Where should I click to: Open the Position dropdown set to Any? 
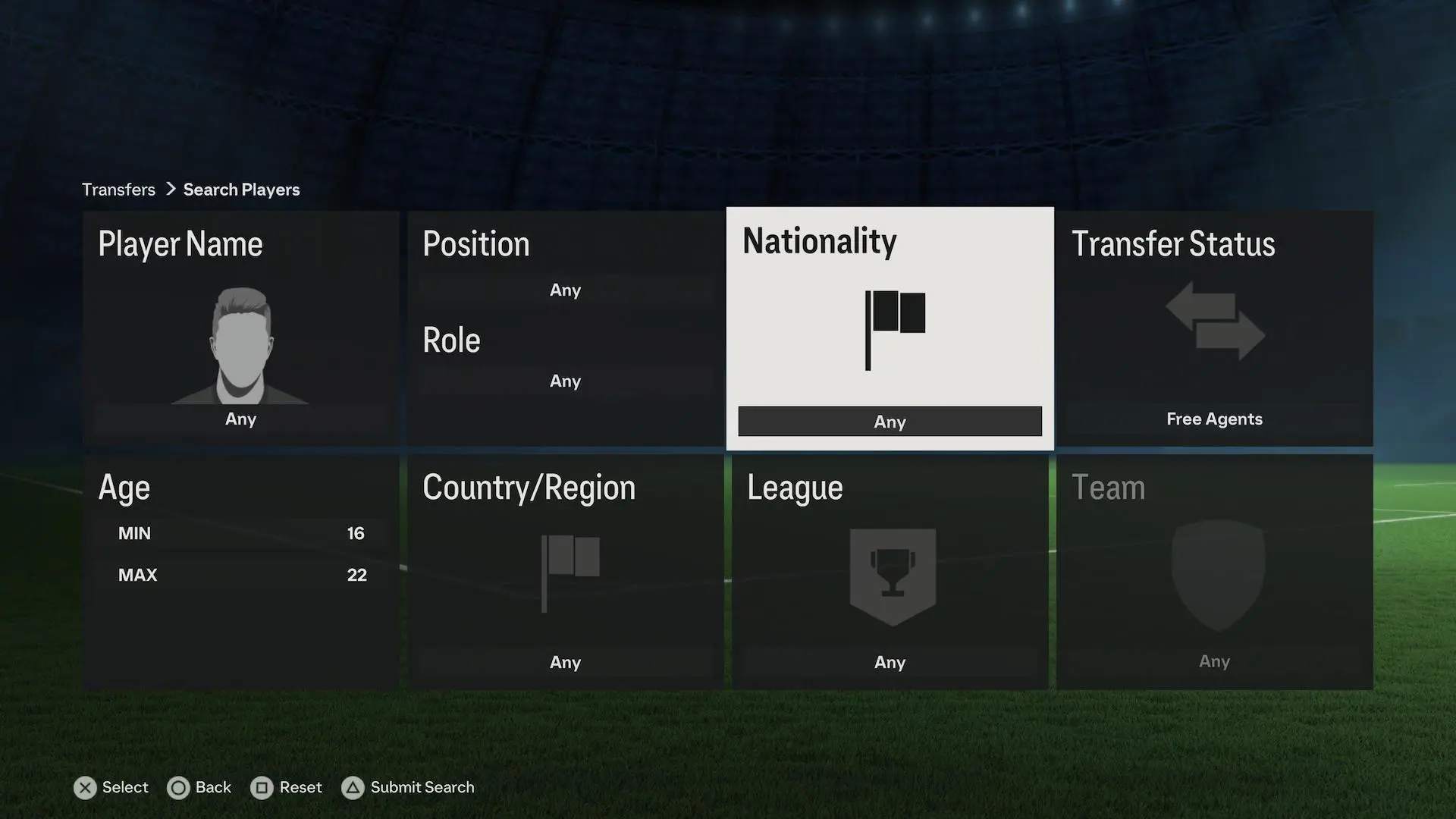point(565,290)
